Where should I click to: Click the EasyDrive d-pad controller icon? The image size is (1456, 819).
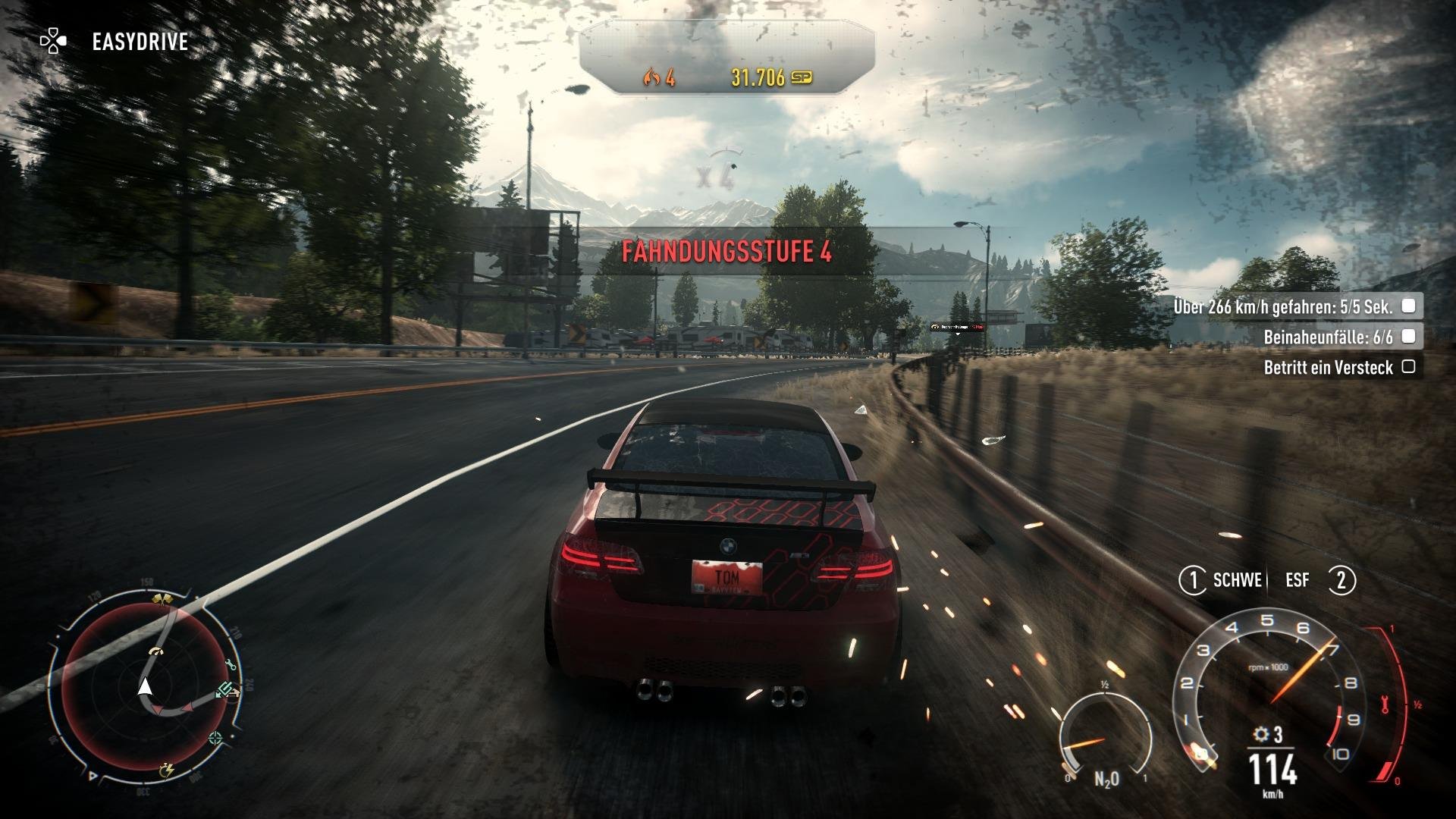click(x=53, y=39)
